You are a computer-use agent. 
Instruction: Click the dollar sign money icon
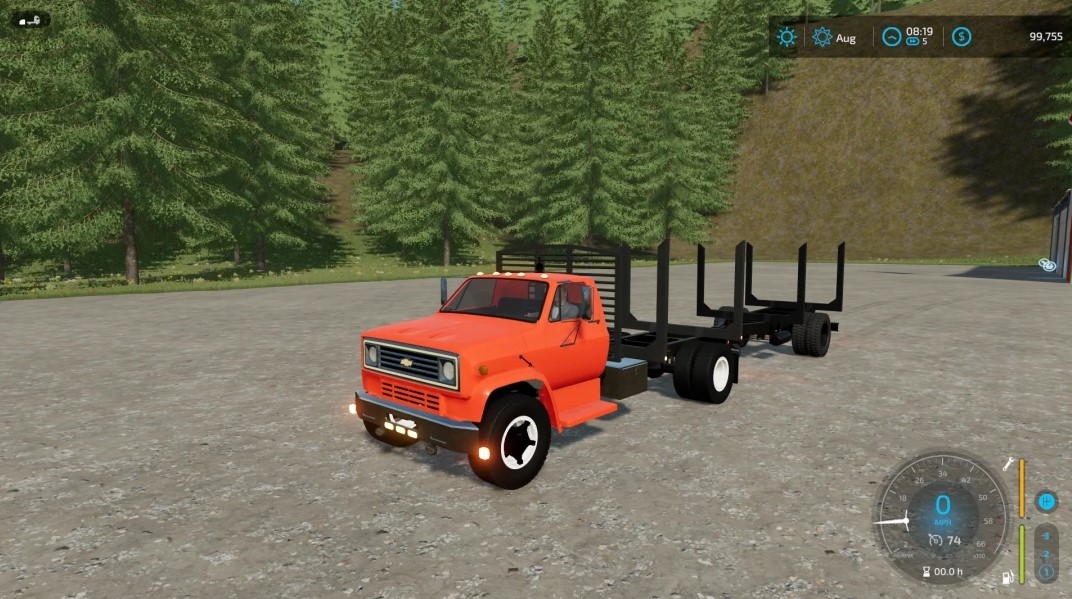[x=961, y=37]
